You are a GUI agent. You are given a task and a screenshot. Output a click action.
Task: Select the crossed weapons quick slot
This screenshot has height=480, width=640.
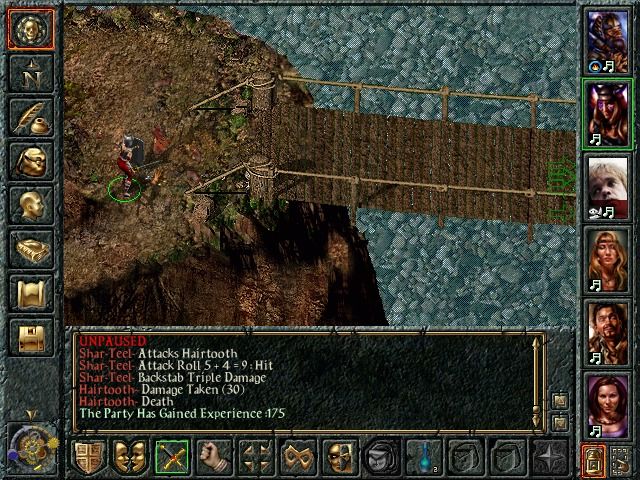click(171, 458)
